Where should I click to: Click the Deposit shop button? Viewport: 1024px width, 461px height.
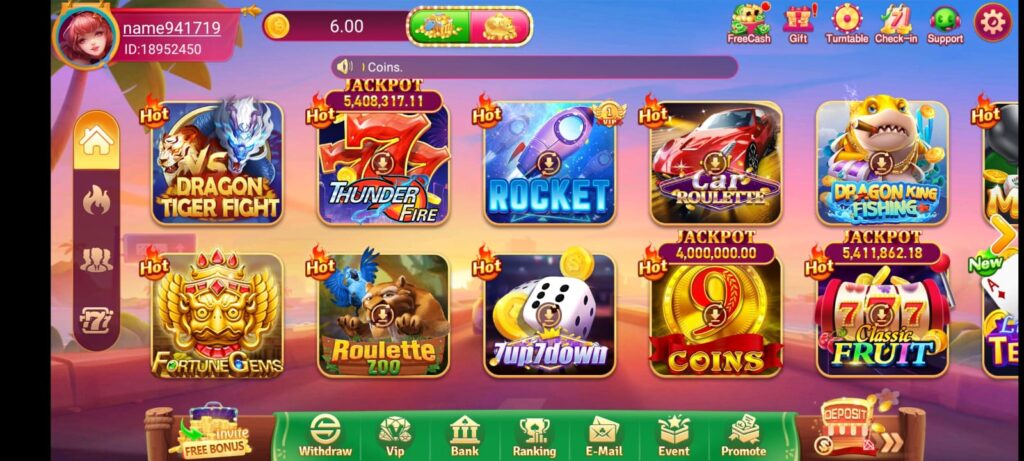[845, 425]
